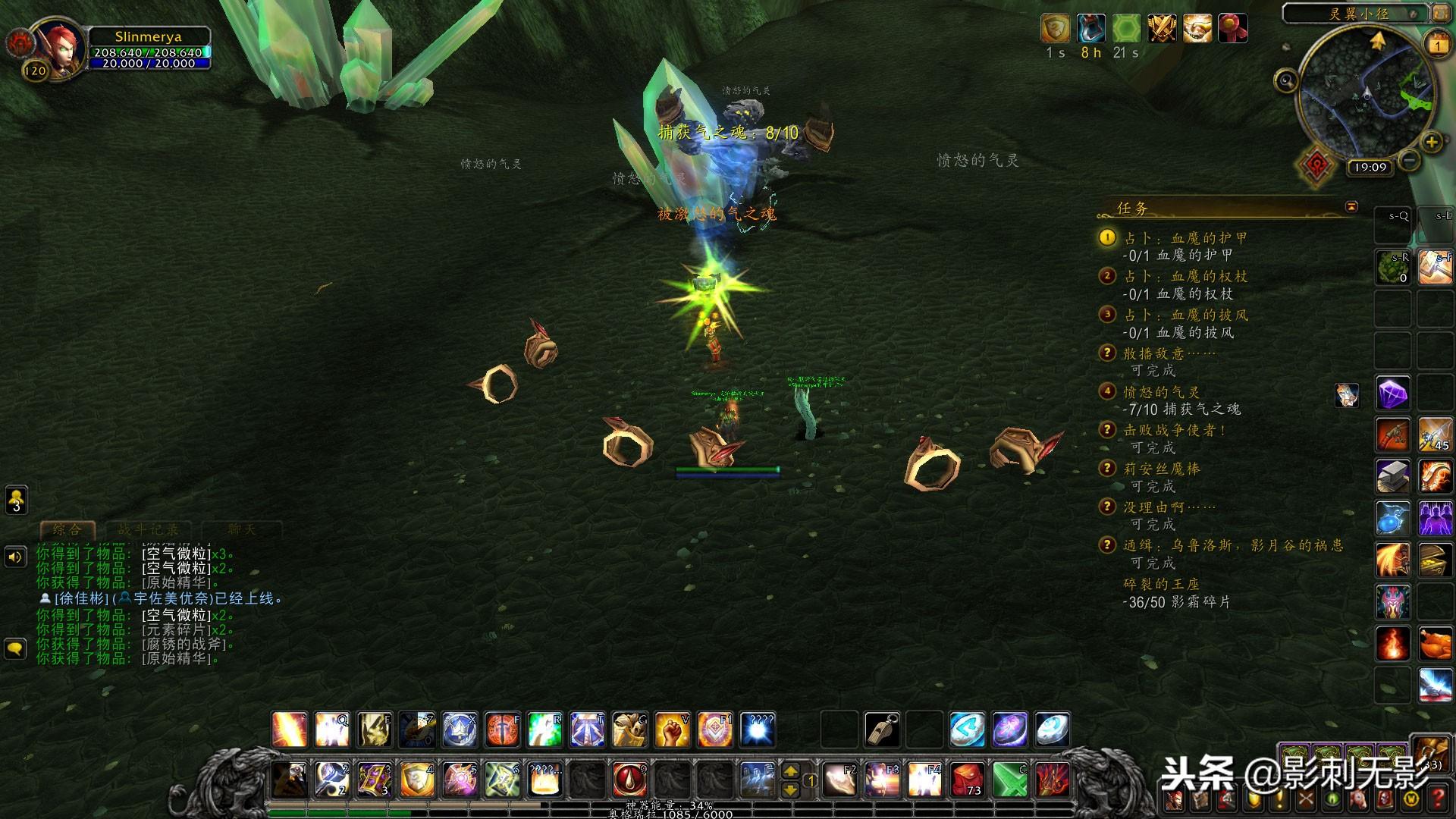The image size is (1456, 819).
Task: Activate the red blood drop ability
Action: coord(629,779)
